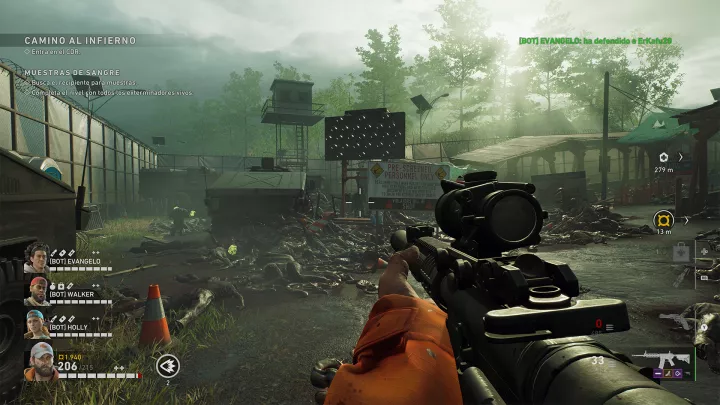The height and width of the screenshot is (405, 720).
Task: Click bot Holly's portrait
Action: click(x=36, y=324)
